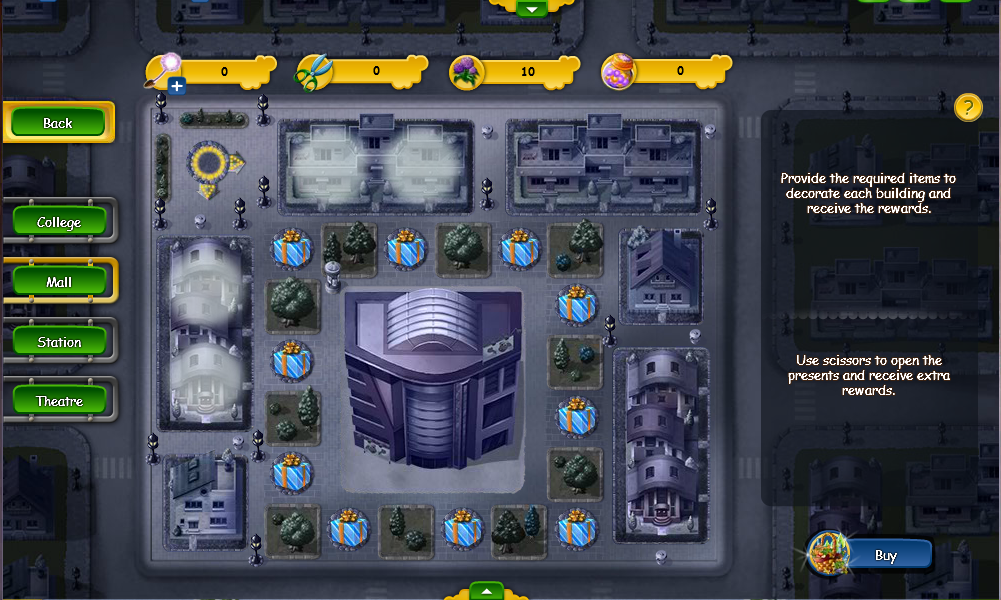Buy more items with the Buy button

885,555
